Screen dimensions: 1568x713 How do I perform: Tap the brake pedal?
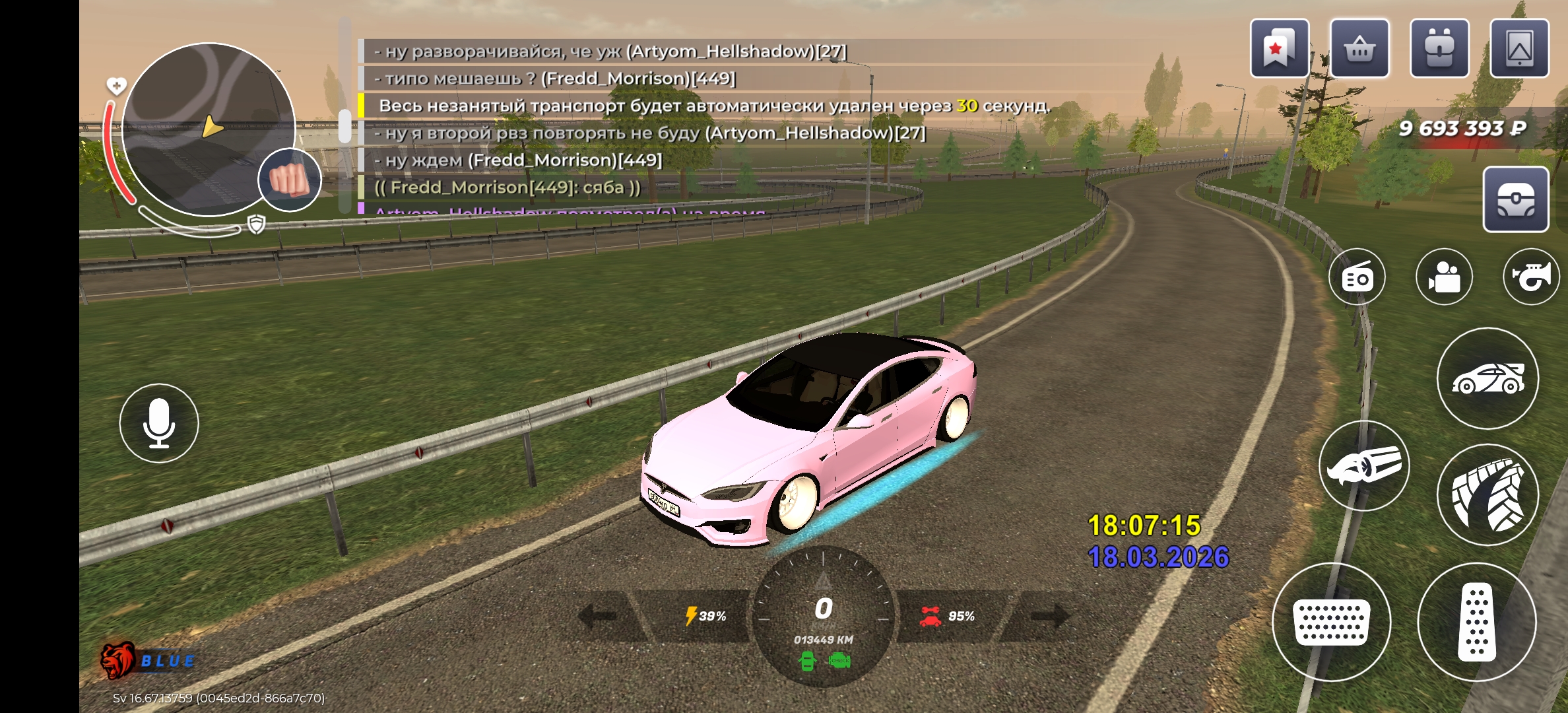tap(1332, 622)
